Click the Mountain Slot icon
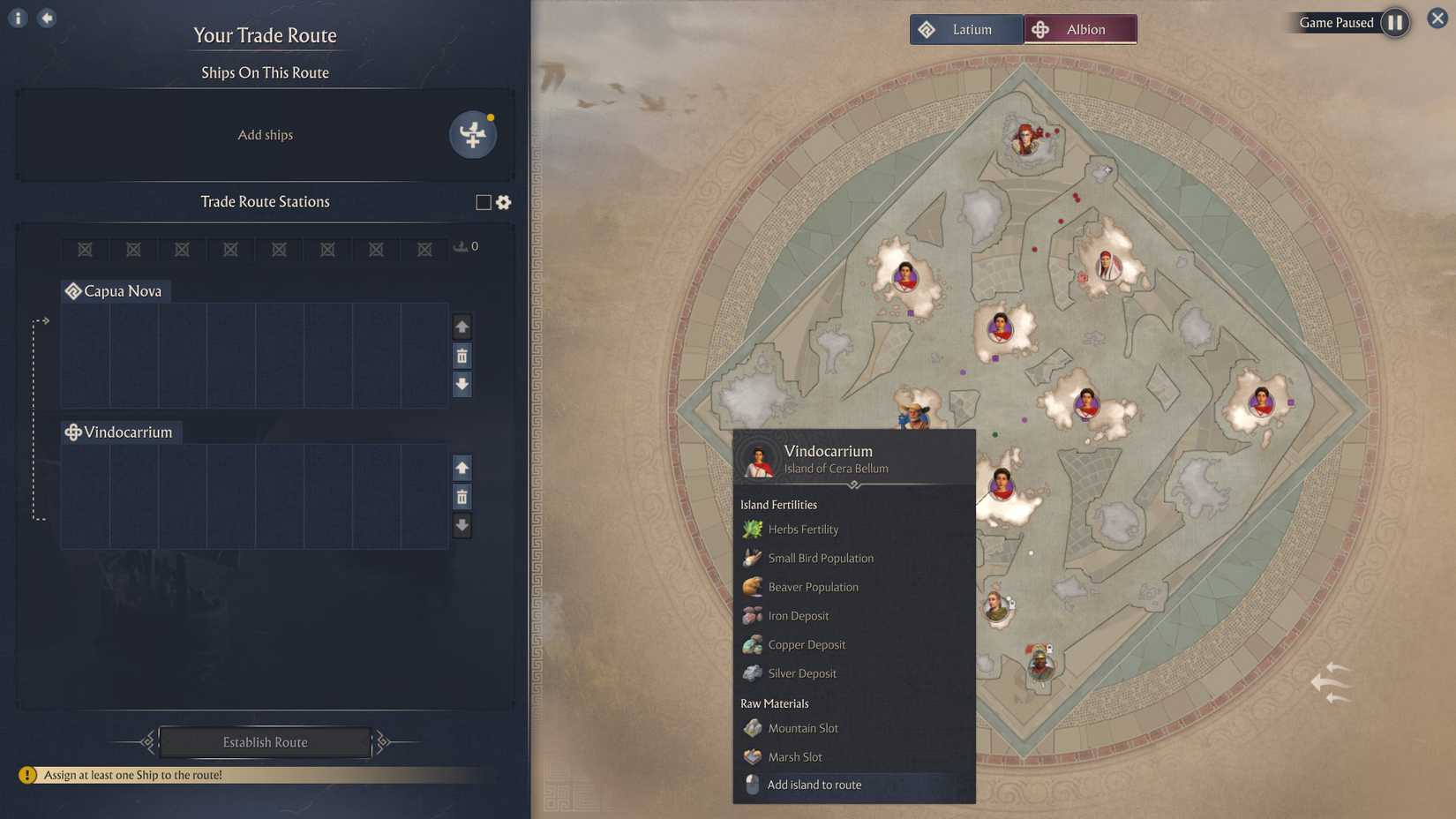1456x819 pixels. (x=753, y=727)
